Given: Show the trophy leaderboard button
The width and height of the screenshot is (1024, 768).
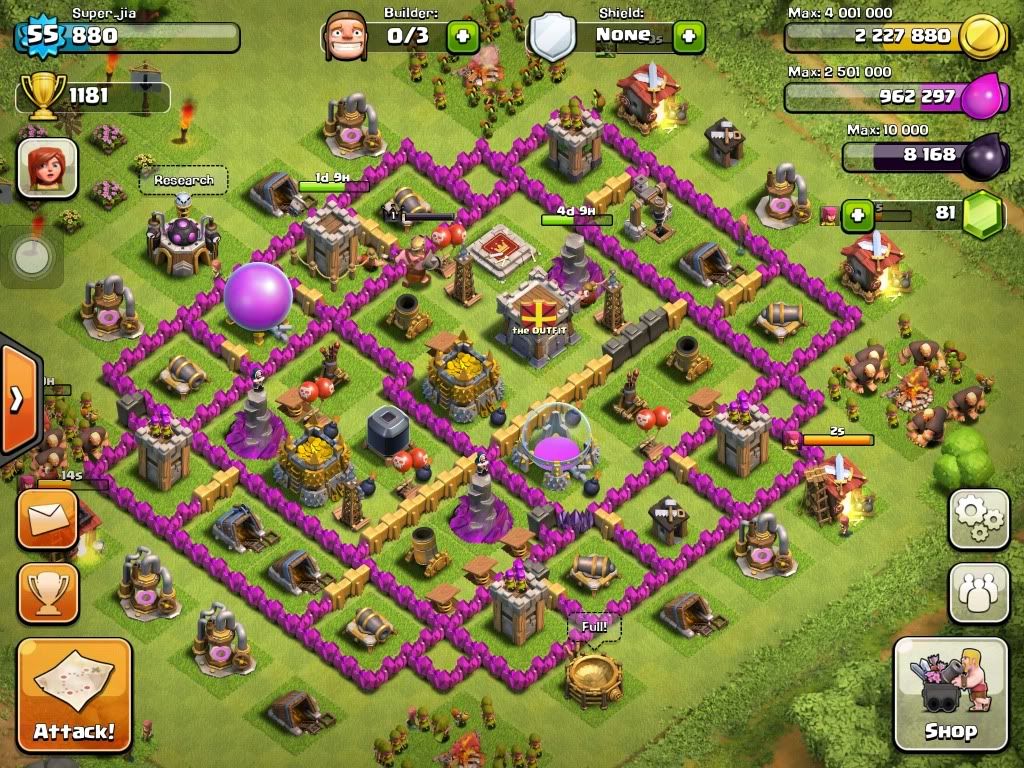Looking at the screenshot, I should (x=47, y=593).
